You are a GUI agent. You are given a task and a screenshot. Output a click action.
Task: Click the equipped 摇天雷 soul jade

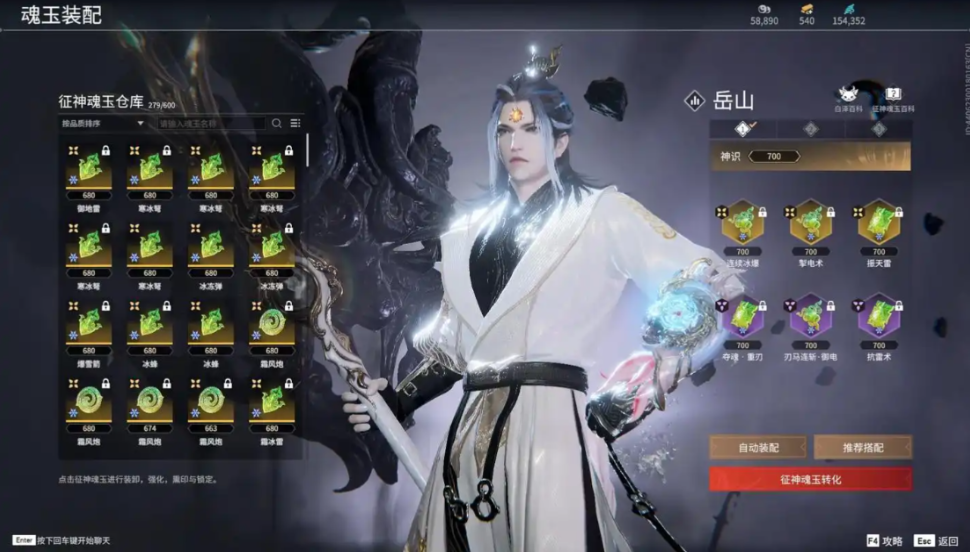point(878,223)
